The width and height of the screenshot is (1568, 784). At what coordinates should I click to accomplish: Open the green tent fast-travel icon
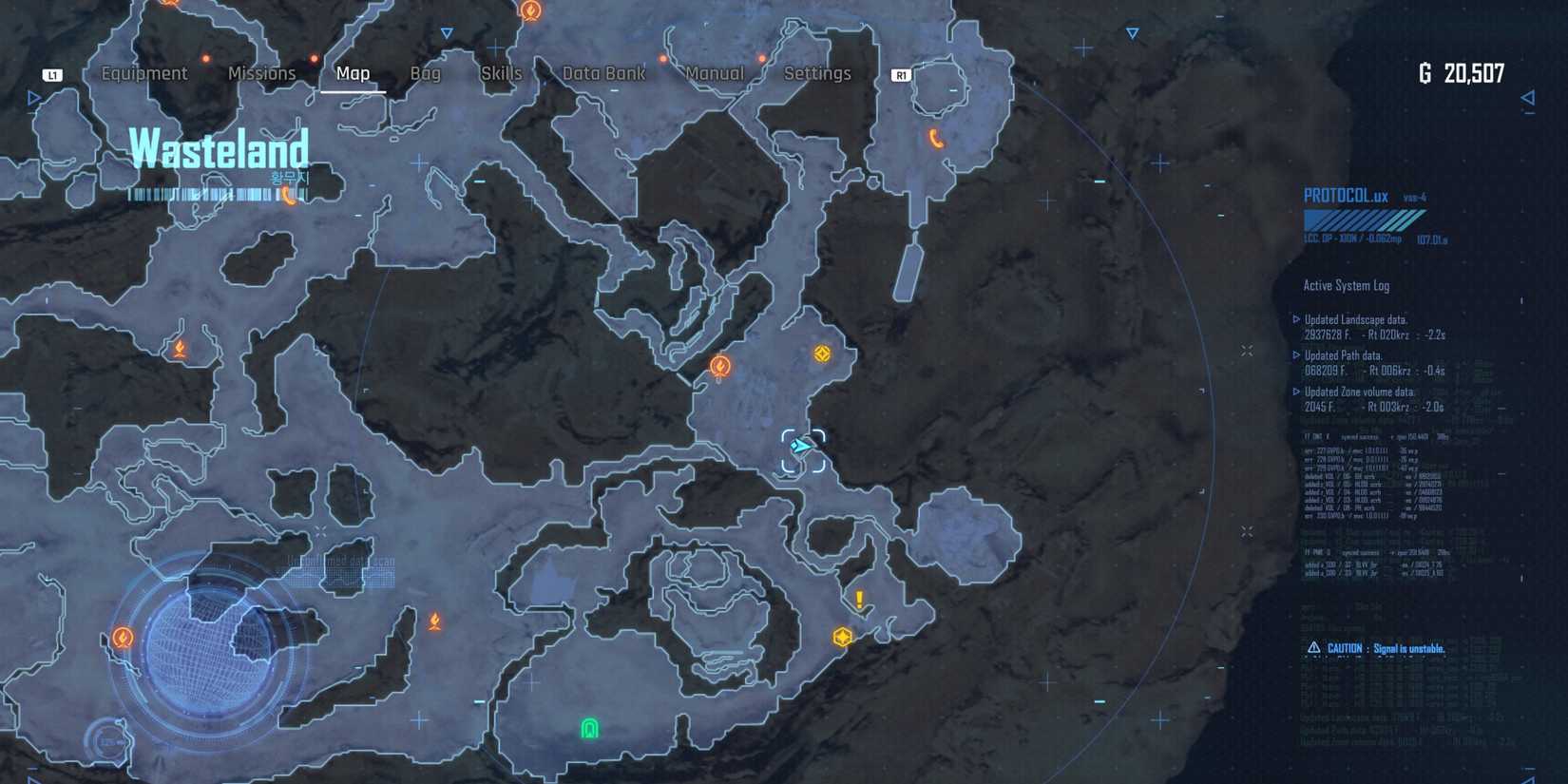pos(589,730)
